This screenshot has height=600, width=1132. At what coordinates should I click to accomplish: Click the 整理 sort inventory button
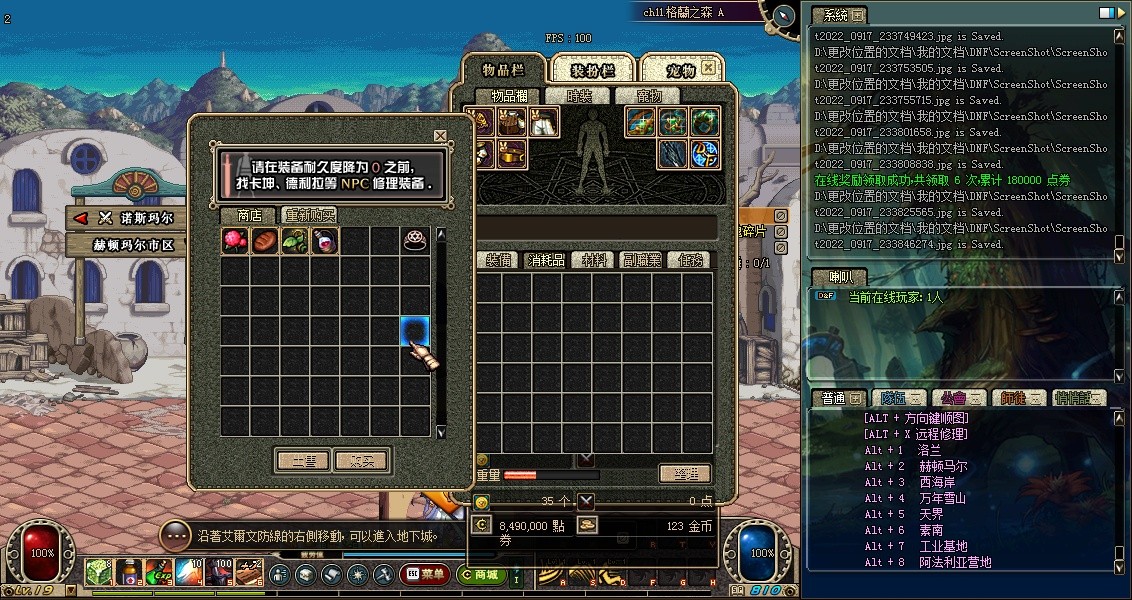point(685,474)
